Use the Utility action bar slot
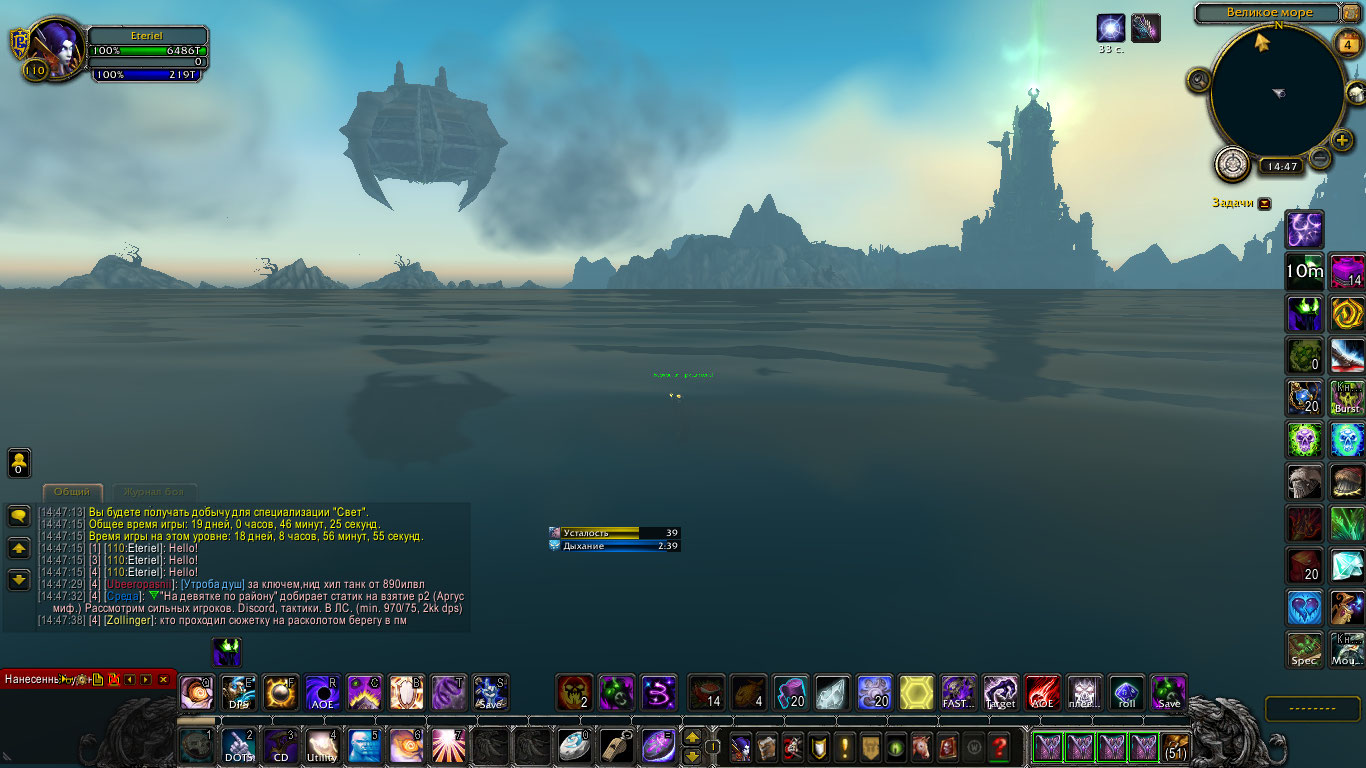Viewport: 1366px width, 768px height. (322, 746)
